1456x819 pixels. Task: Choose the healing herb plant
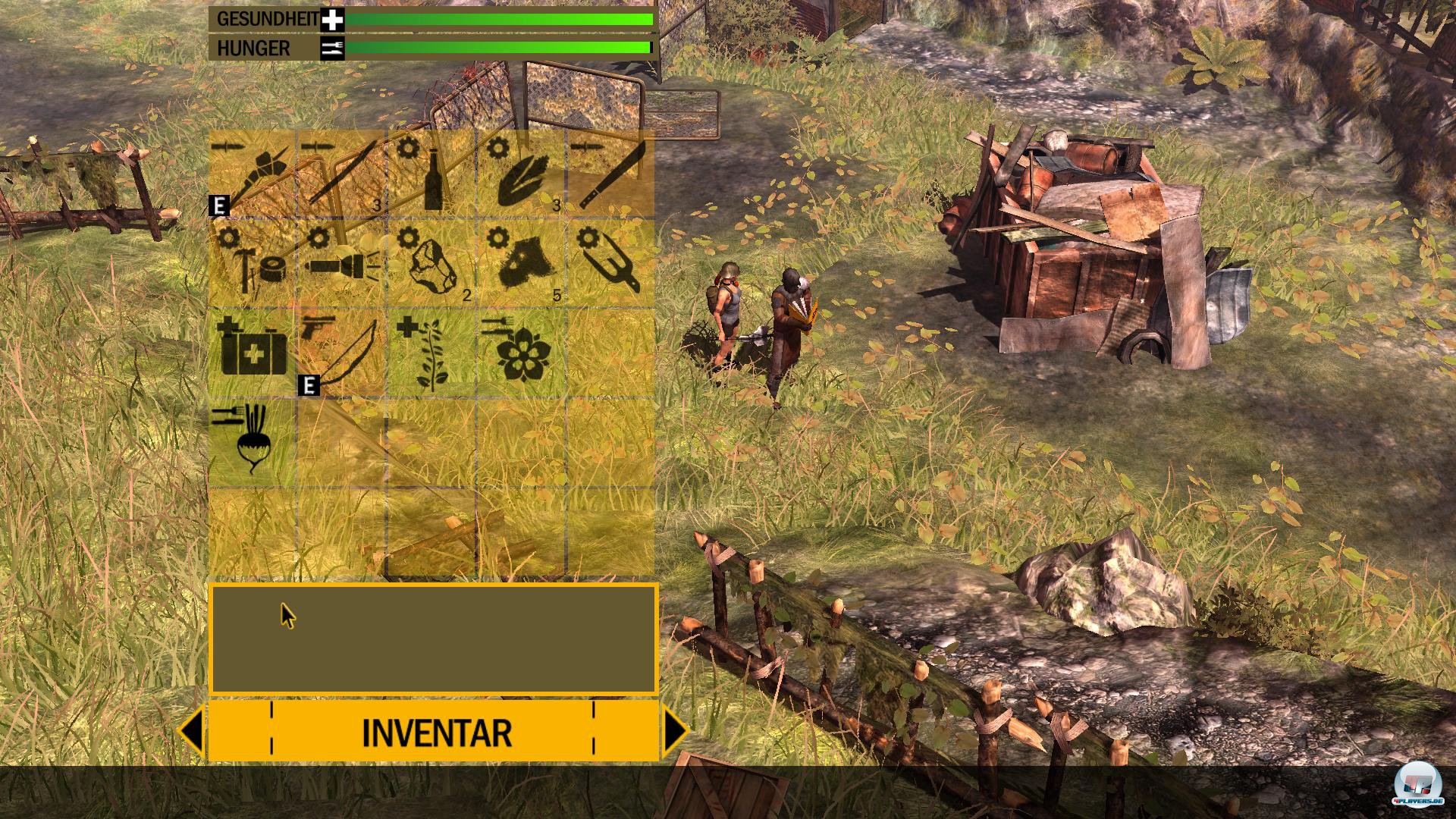pyautogui.click(x=431, y=352)
